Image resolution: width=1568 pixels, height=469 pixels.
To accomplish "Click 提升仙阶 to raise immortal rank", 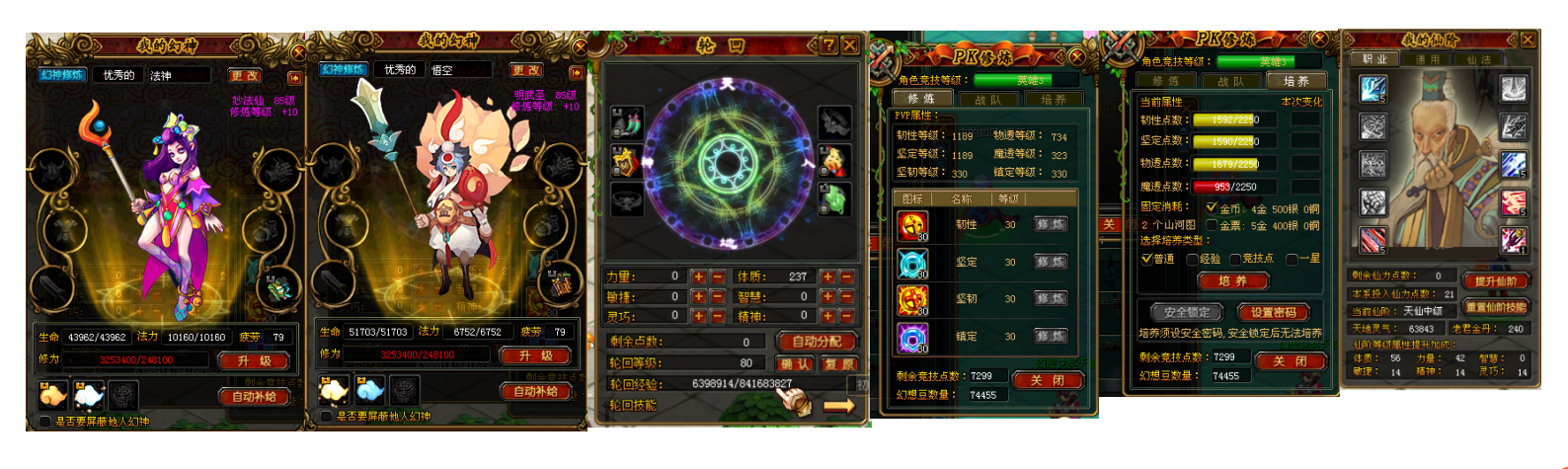I will click(x=1495, y=281).
